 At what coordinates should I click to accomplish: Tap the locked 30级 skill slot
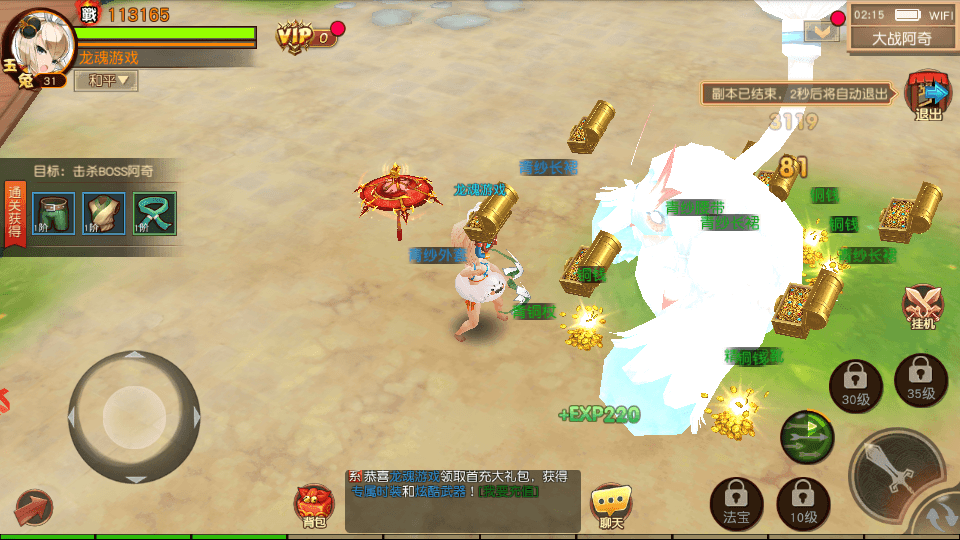tap(855, 385)
